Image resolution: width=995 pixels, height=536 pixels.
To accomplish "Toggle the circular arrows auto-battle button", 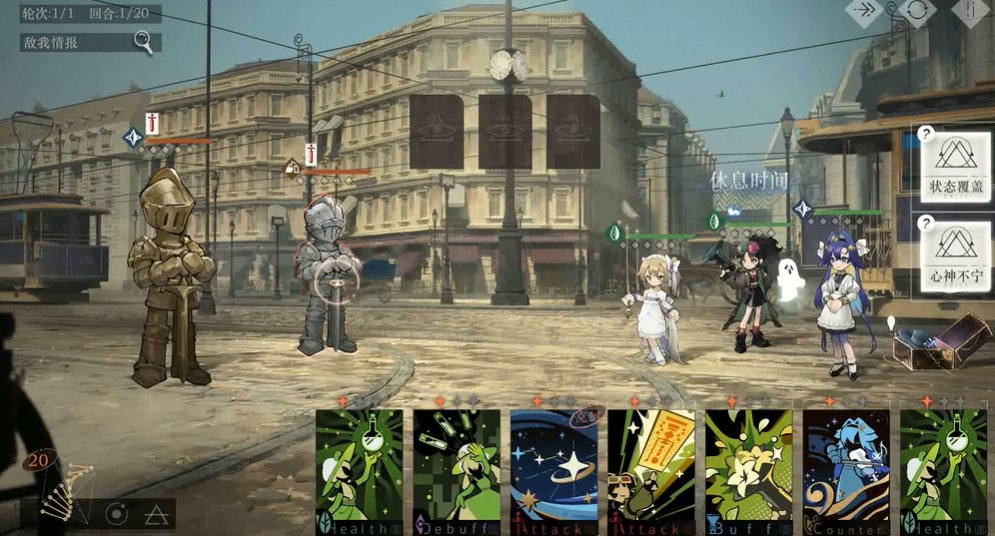I will [x=917, y=11].
